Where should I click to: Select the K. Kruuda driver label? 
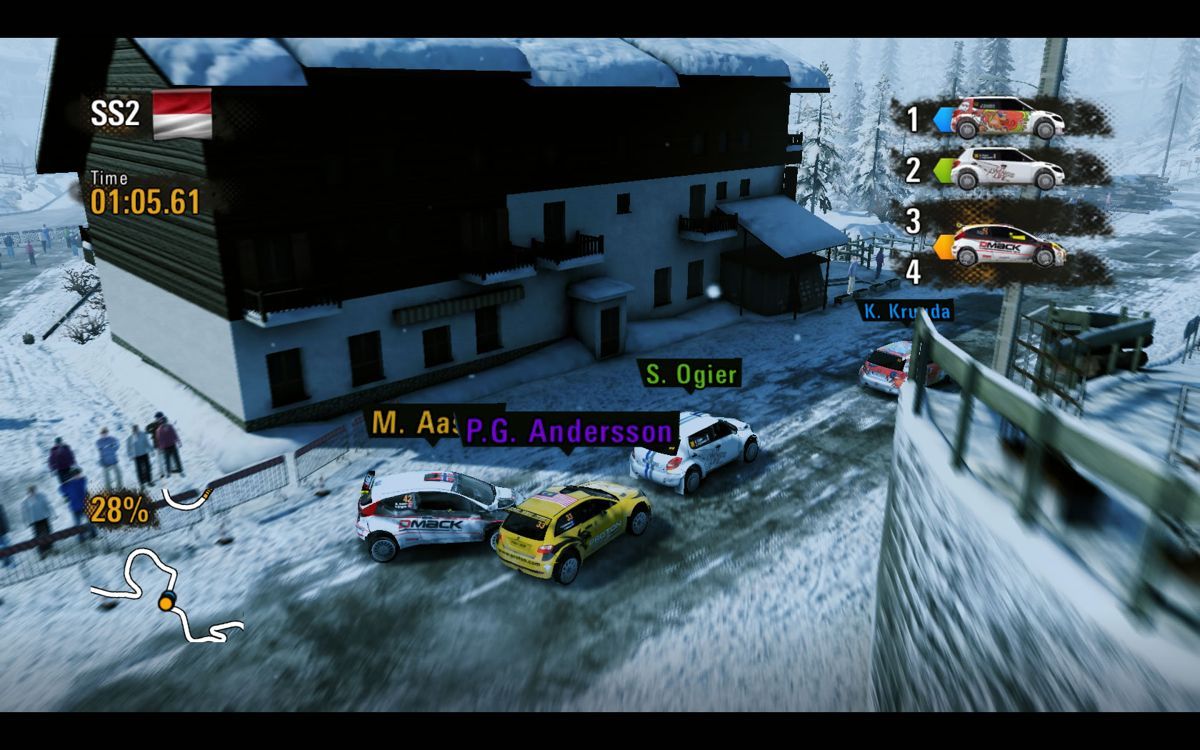click(x=907, y=312)
